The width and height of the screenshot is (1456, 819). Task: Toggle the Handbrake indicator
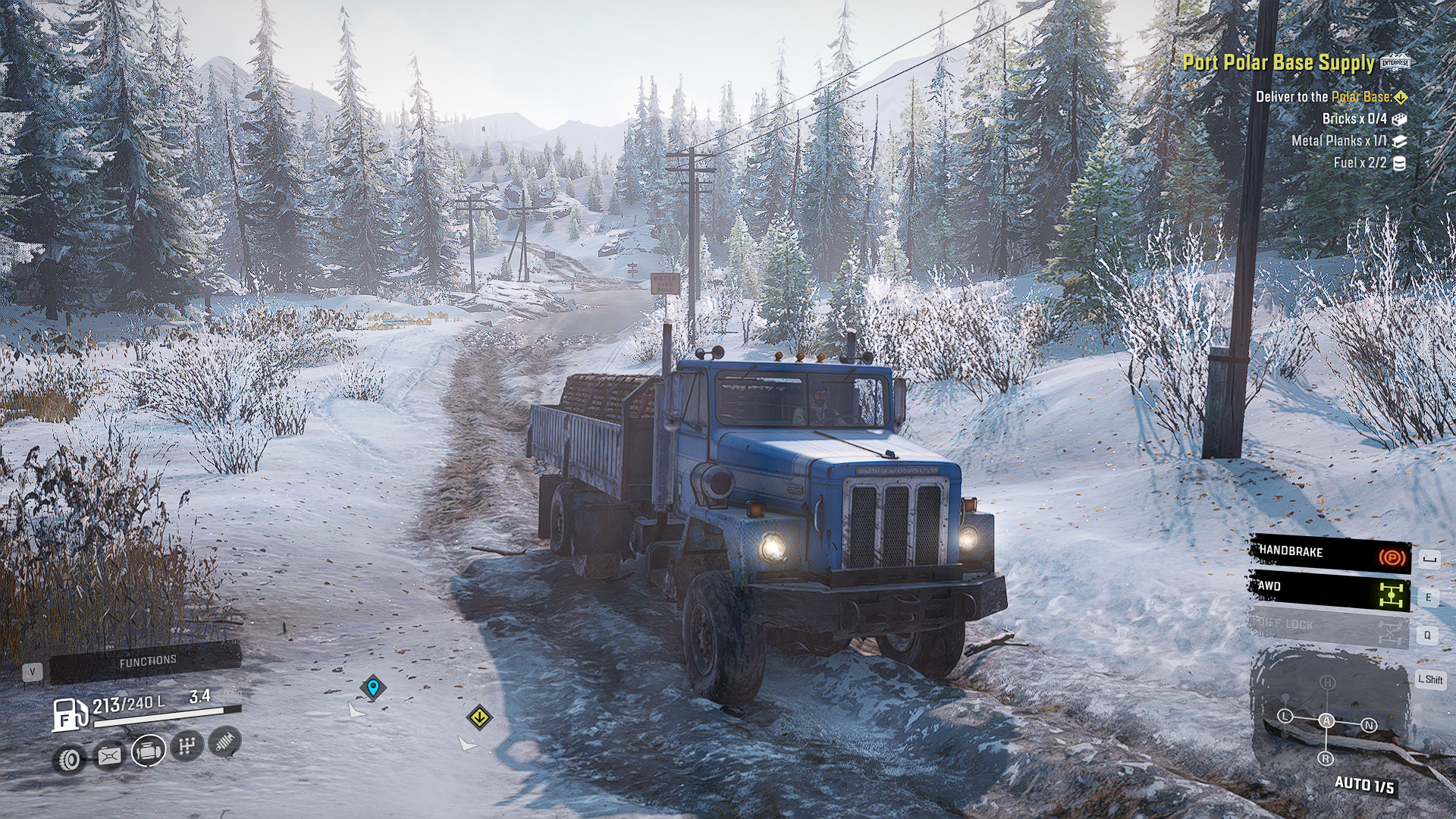click(x=1330, y=554)
